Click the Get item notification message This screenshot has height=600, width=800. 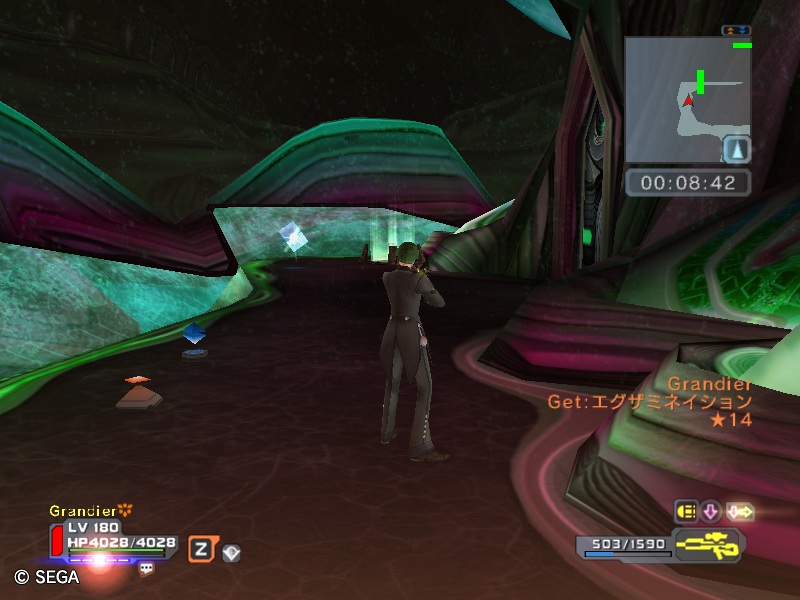[x=649, y=402]
